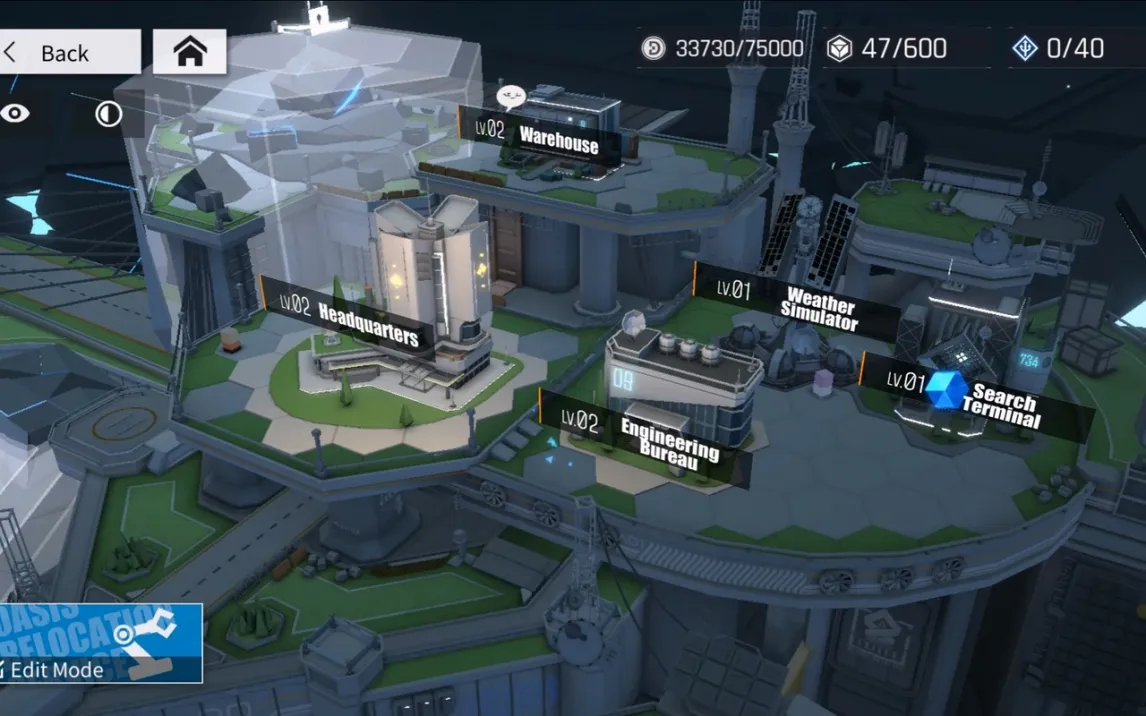The image size is (1146, 716).
Task: Enter Edit Mode
Action: click(x=100, y=643)
